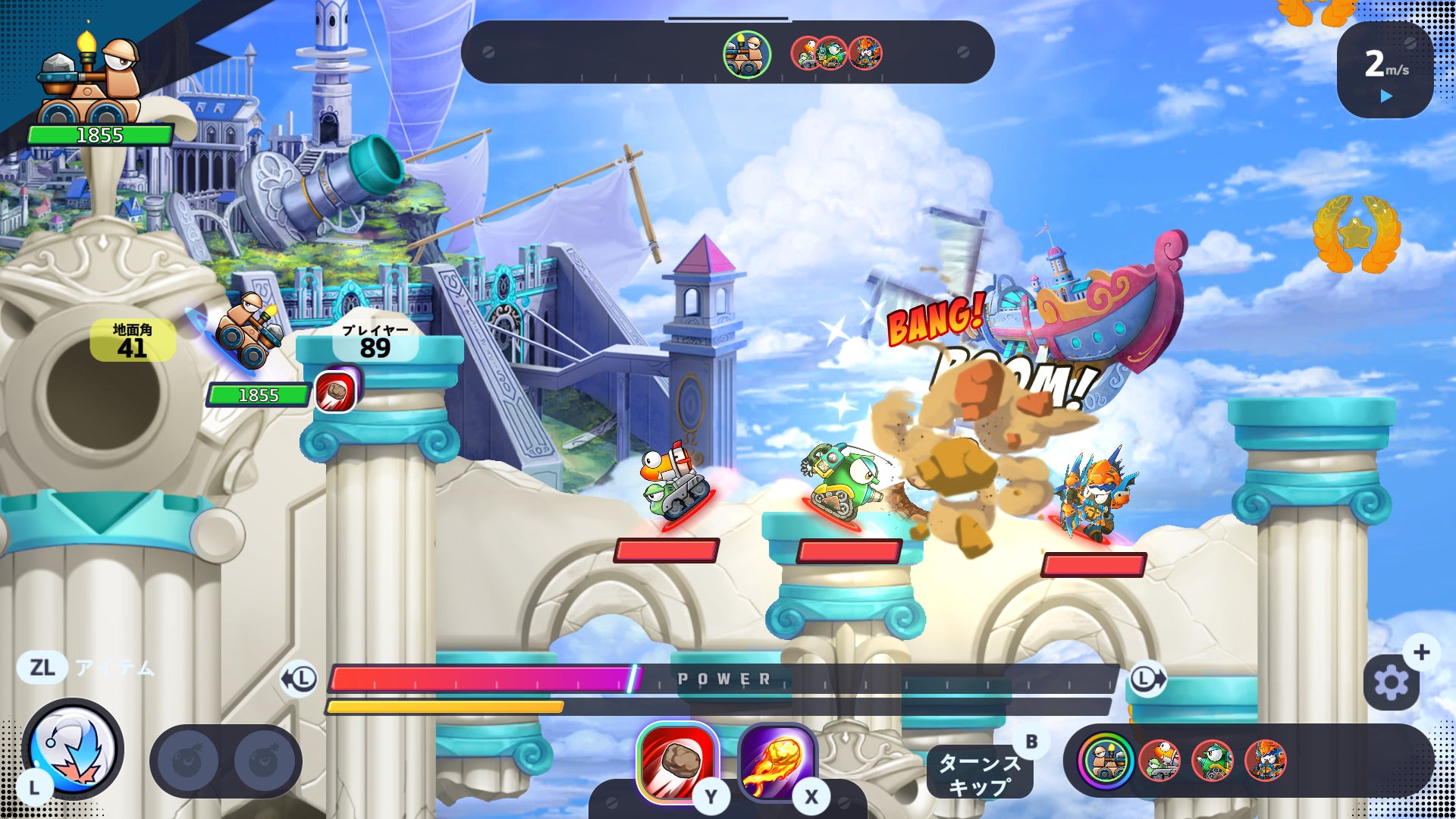Choose the fireball shot weapon icon
The width and height of the screenshot is (1456, 819).
[x=777, y=761]
